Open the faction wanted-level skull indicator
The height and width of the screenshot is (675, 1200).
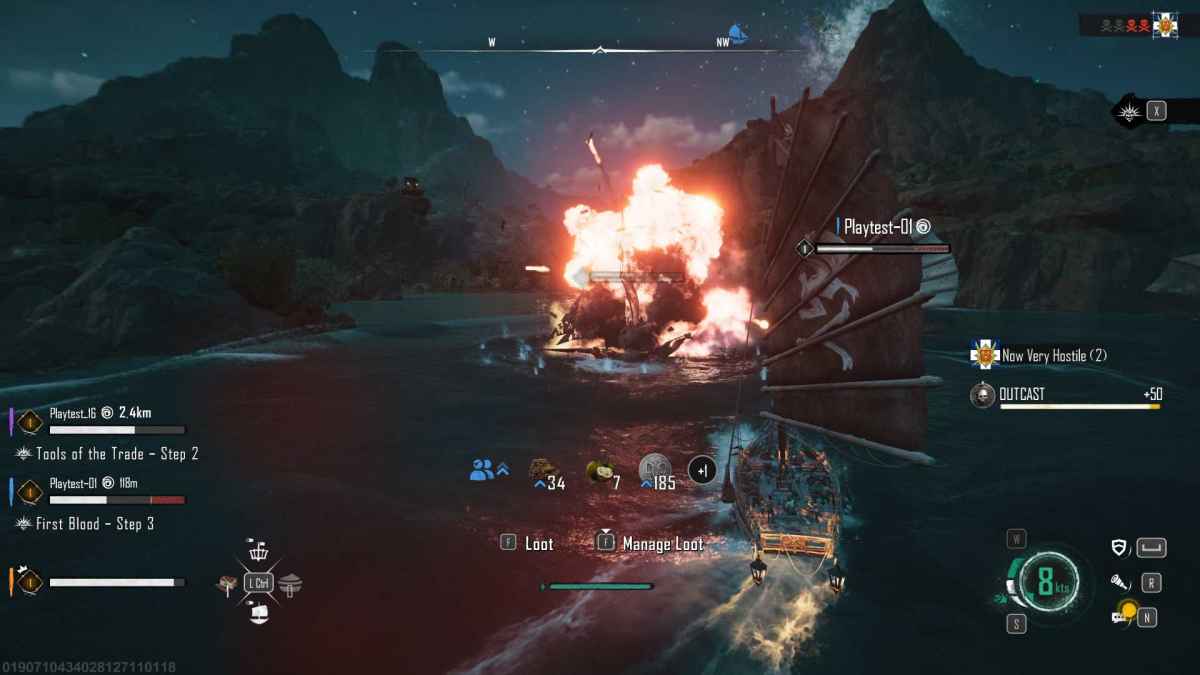pyautogui.click(x=1124, y=25)
